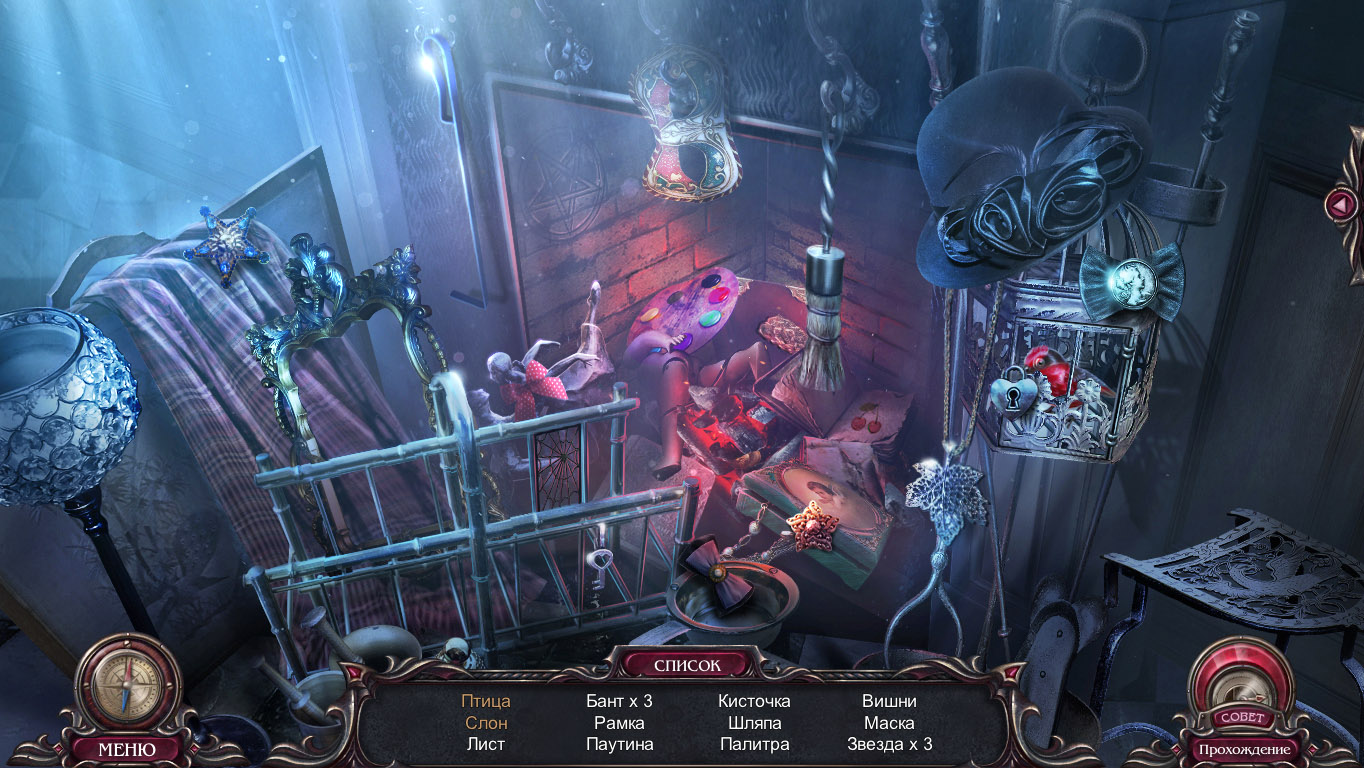The height and width of the screenshot is (768, 1364).
Task: Open the Прохождение walkthrough guide
Action: click(x=1244, y=749)
